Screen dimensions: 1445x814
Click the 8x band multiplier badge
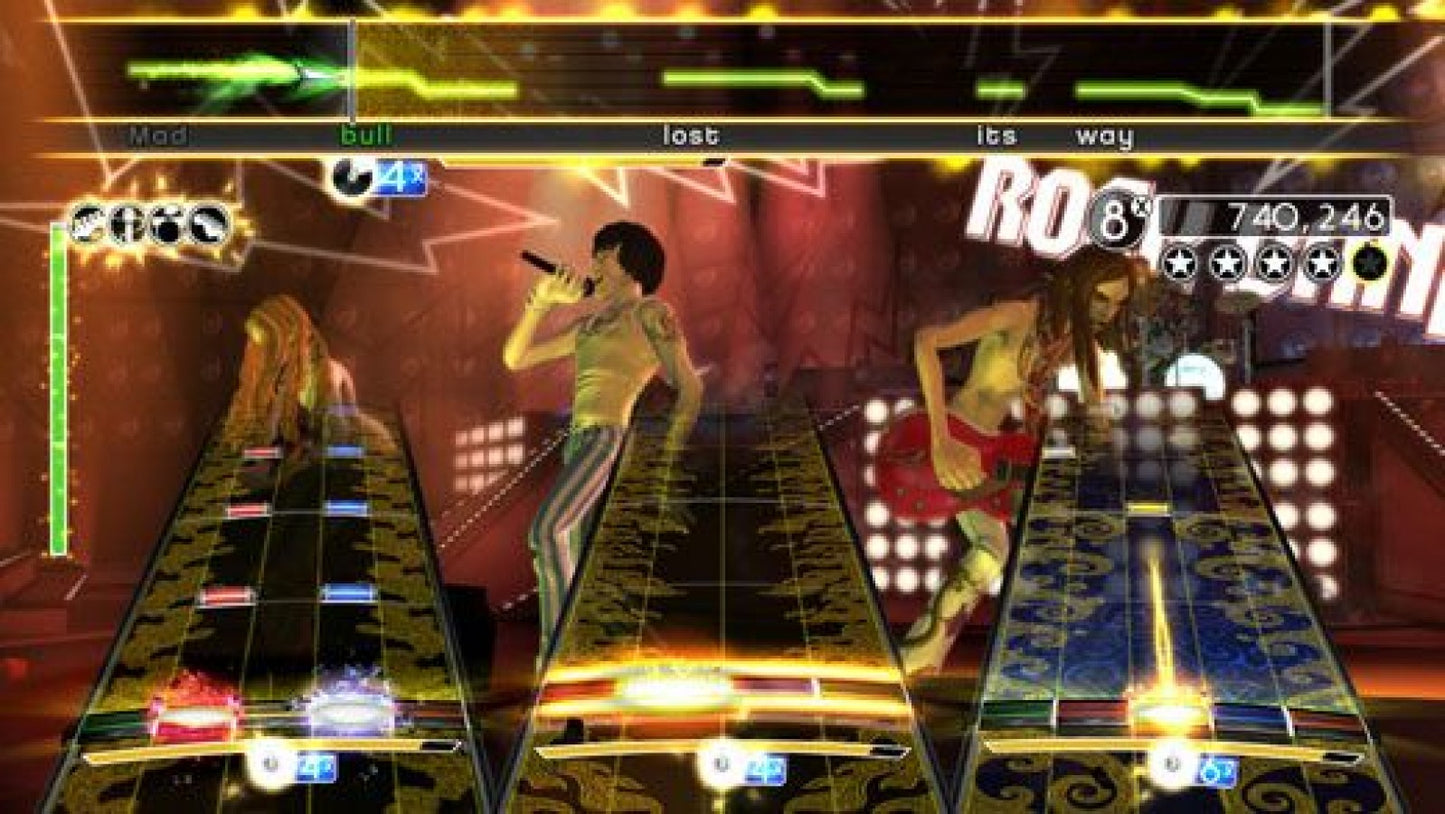pyautogui.click(x=1117, y=219)
